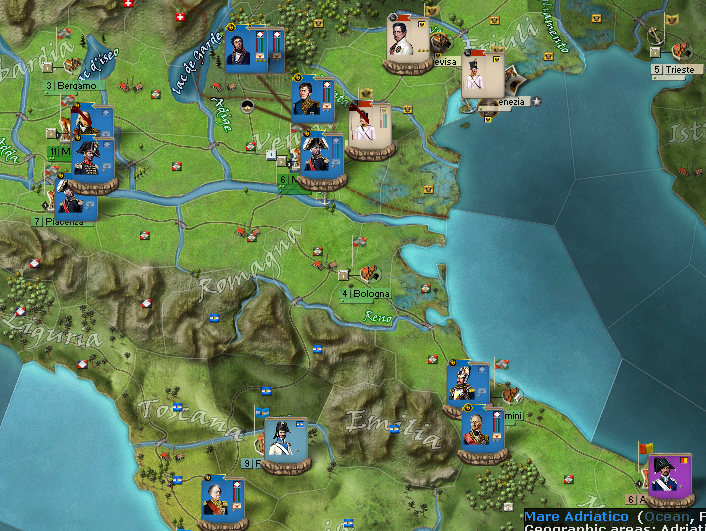Select the purple unit stack at Ancona

[668, 478]
